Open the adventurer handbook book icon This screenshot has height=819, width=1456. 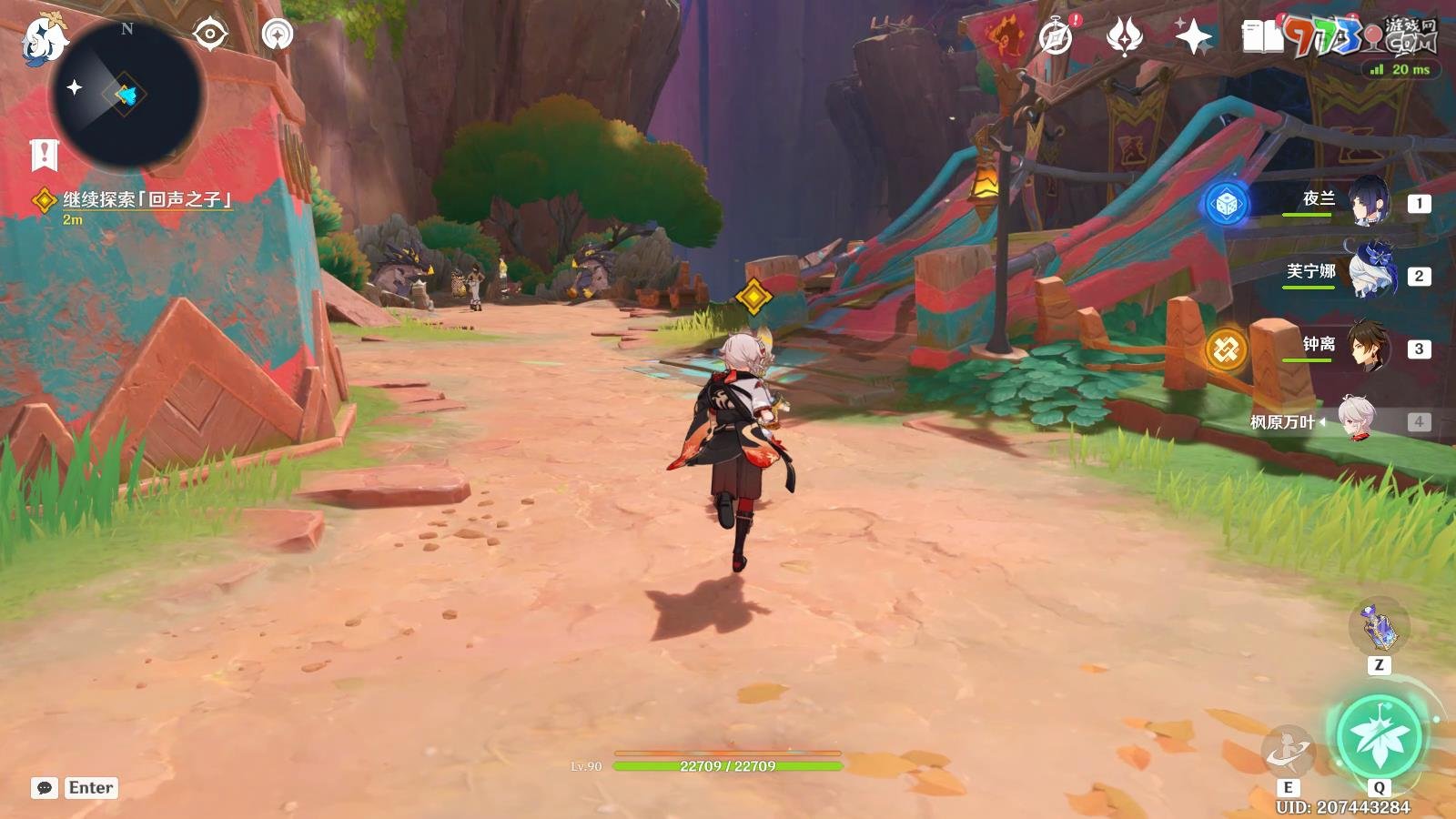pos(1262,37)
